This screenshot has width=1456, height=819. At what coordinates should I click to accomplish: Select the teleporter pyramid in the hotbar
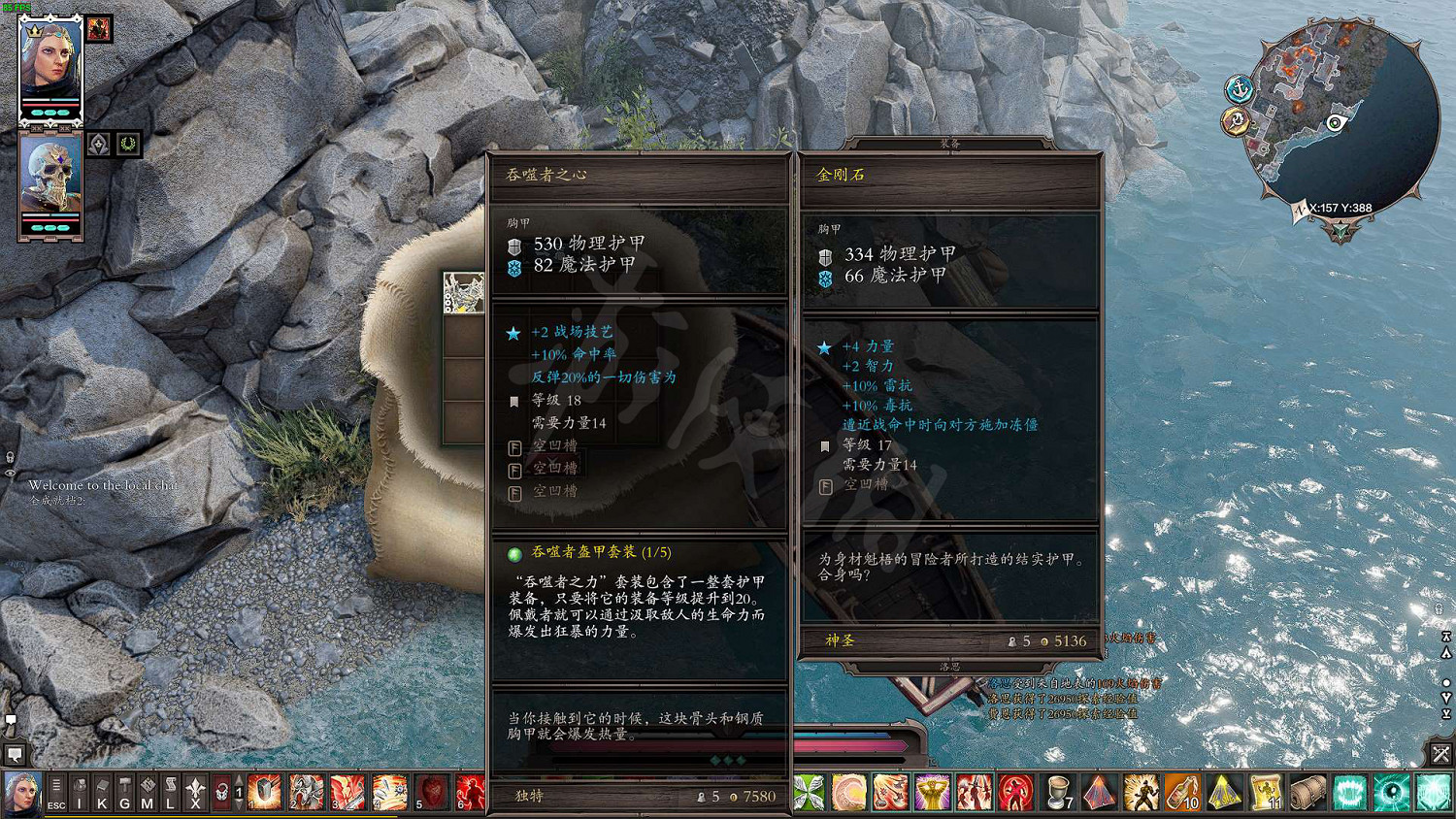pyautogui.click(x=1224, y=793)
